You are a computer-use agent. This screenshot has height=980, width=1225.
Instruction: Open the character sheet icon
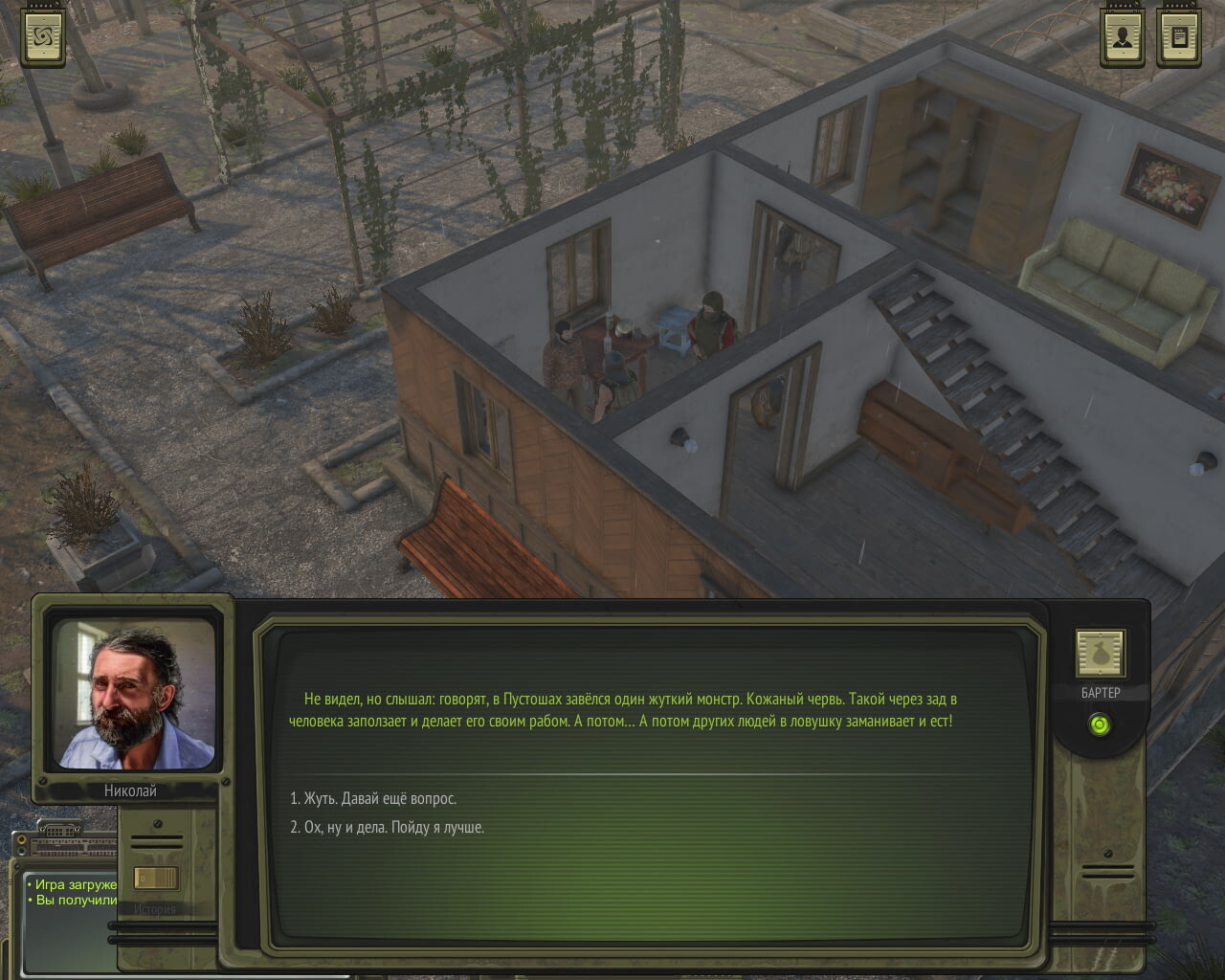1123,37
